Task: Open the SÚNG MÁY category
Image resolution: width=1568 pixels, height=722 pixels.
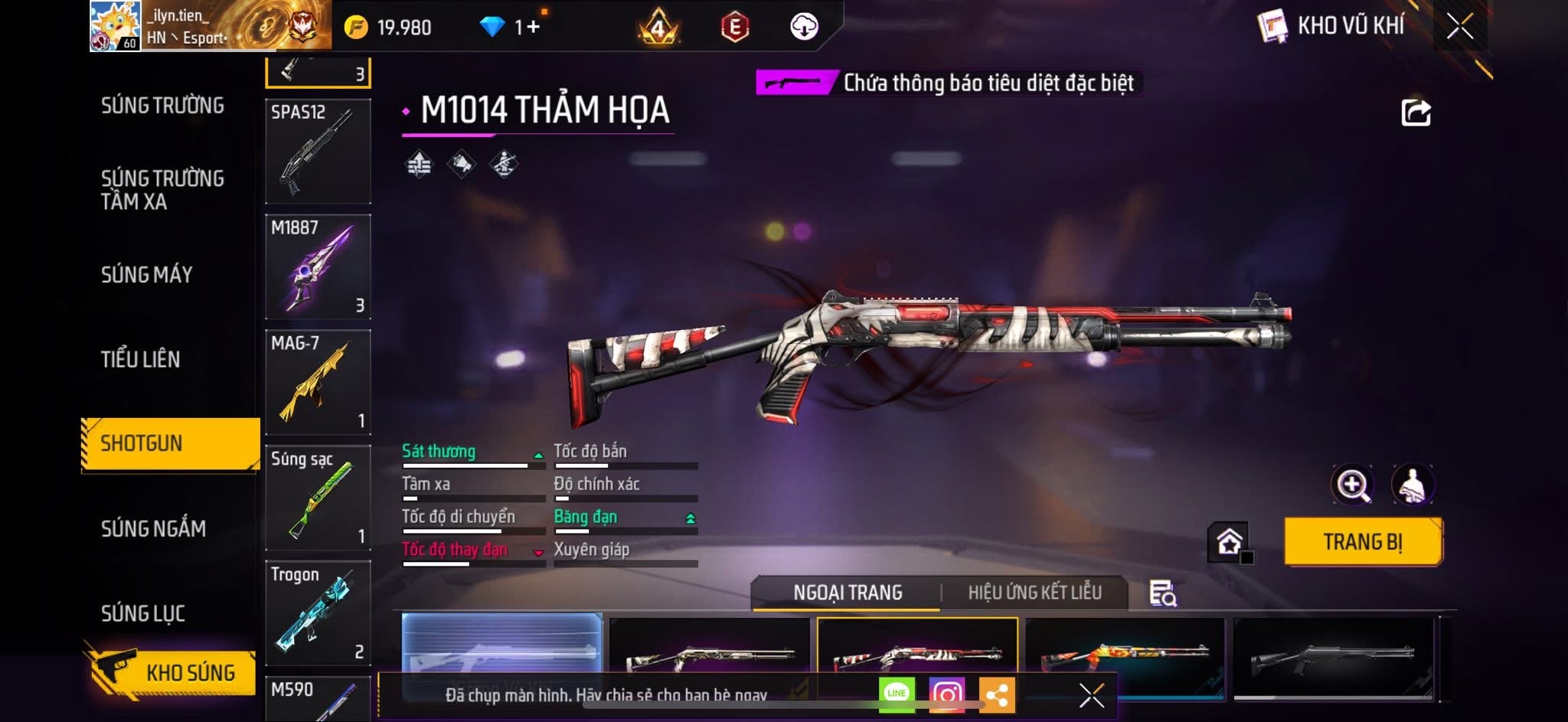Action: (146, 275)
